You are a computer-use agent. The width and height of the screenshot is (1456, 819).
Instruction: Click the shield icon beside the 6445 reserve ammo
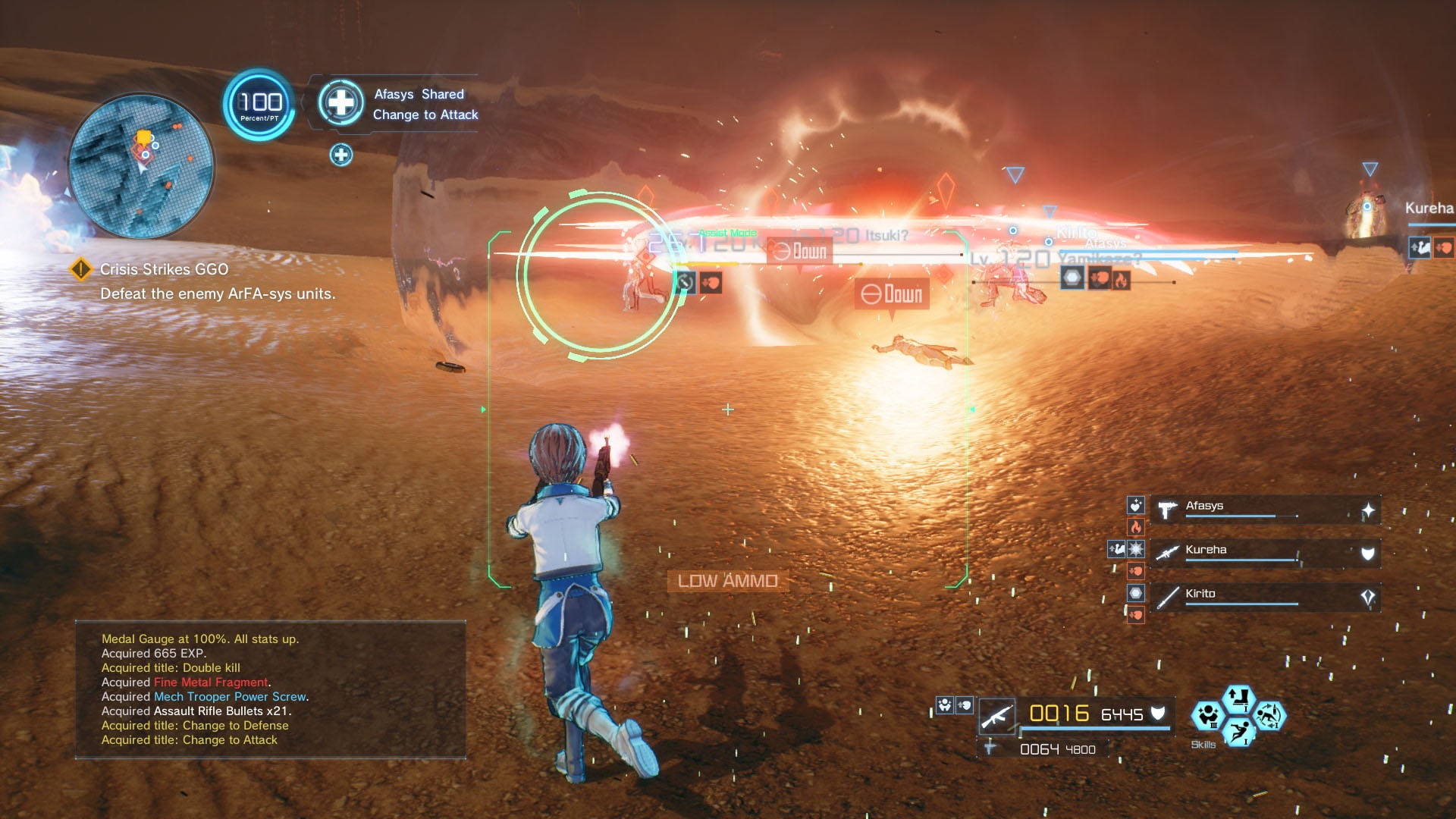tap(1158, 714)
